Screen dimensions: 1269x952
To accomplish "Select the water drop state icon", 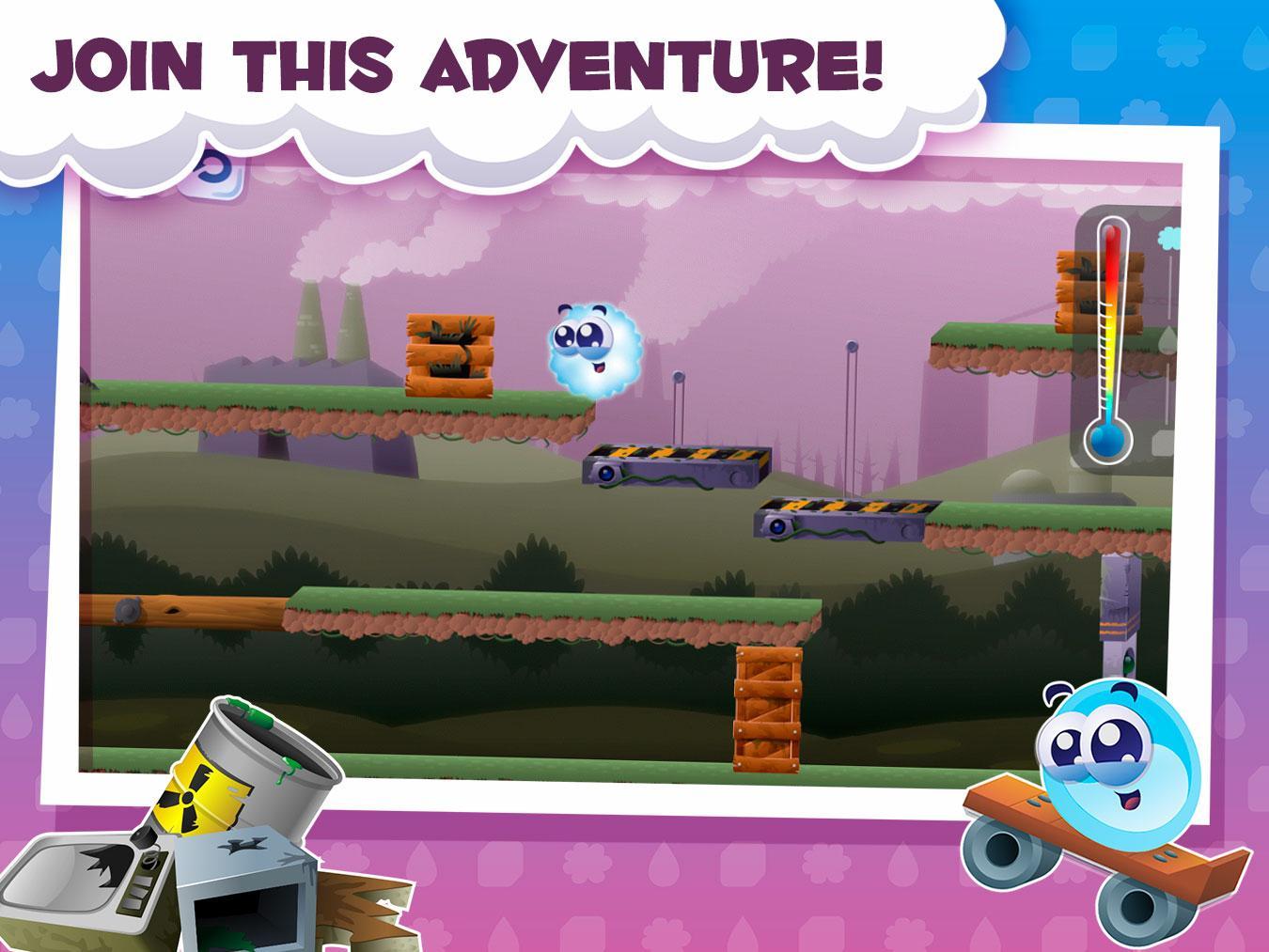I will point(1168,339).
